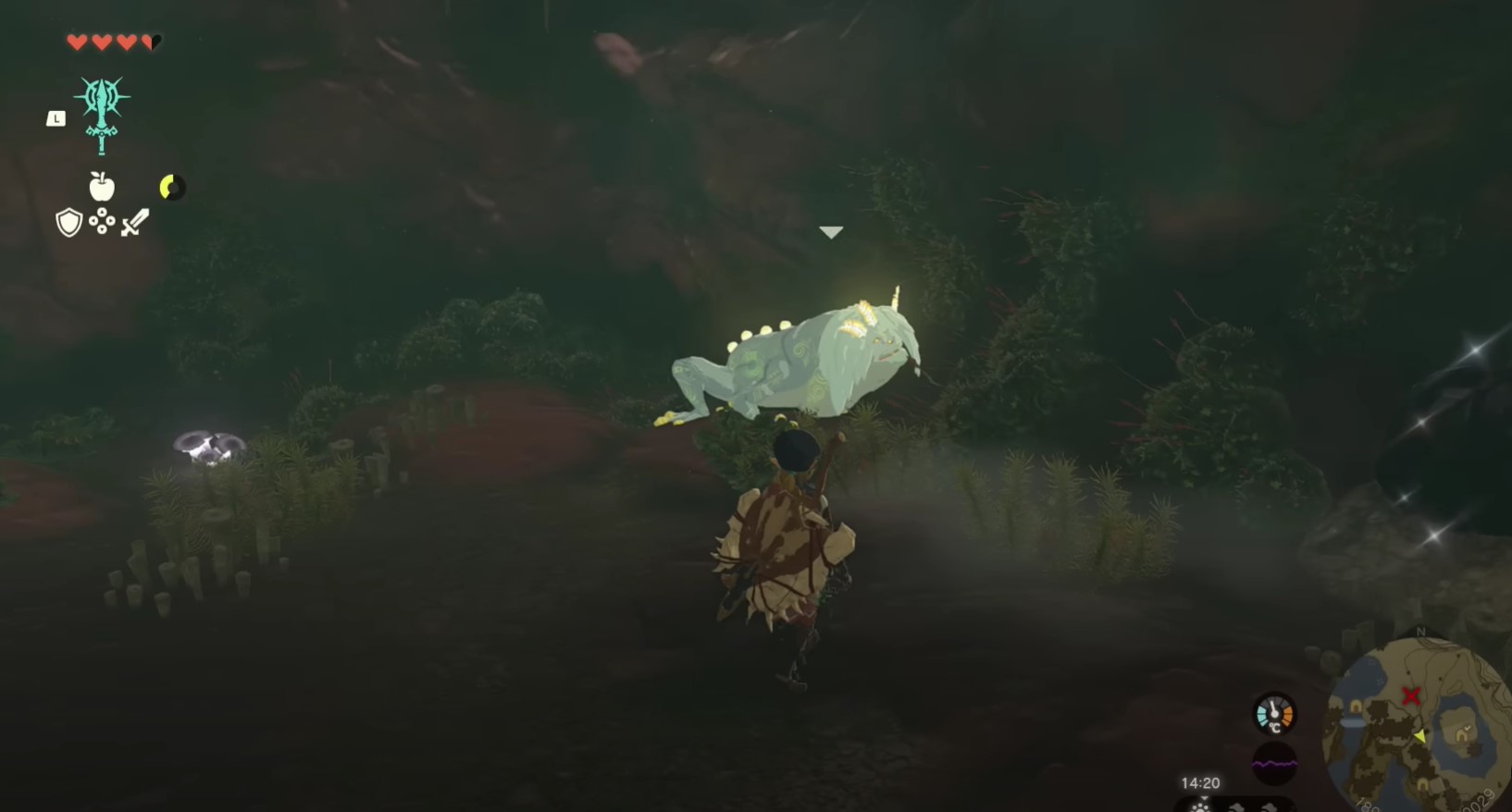Image resolution: width=1512 pixels, height=812 pixels.
Task: Click the white triangle above the Bubbulfrog
Action: tap(831, 231)
